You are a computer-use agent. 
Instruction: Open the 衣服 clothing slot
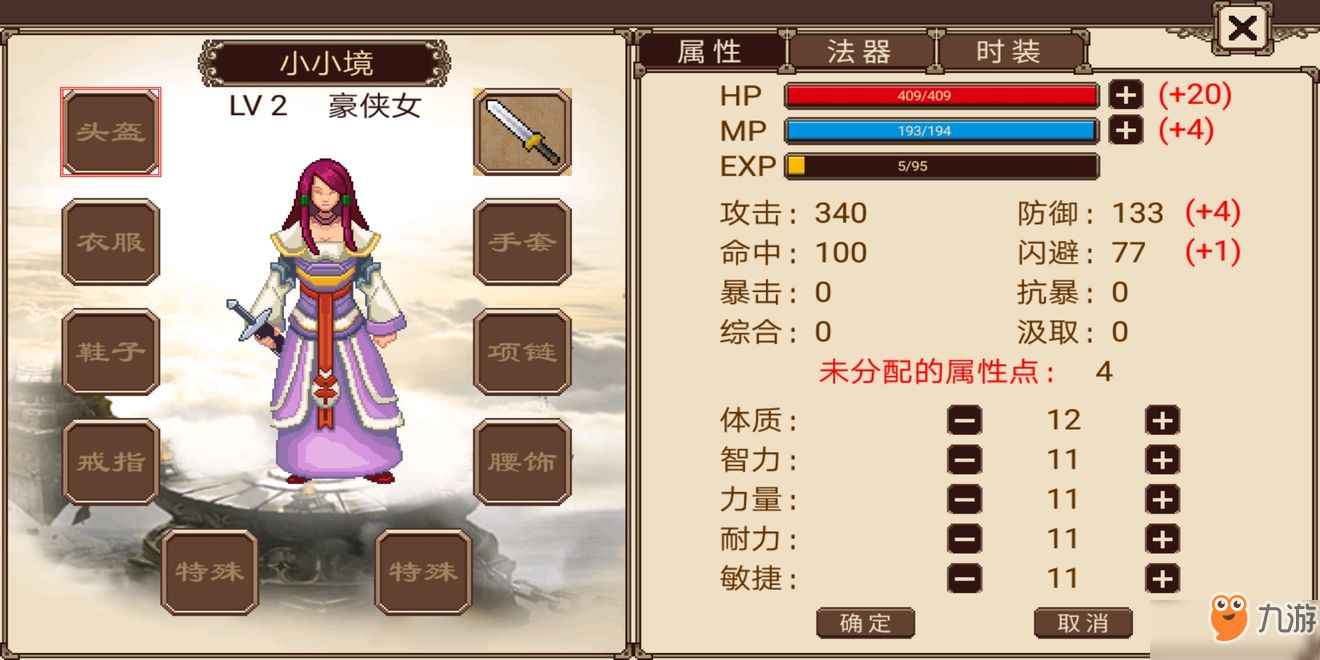[111, 242]
